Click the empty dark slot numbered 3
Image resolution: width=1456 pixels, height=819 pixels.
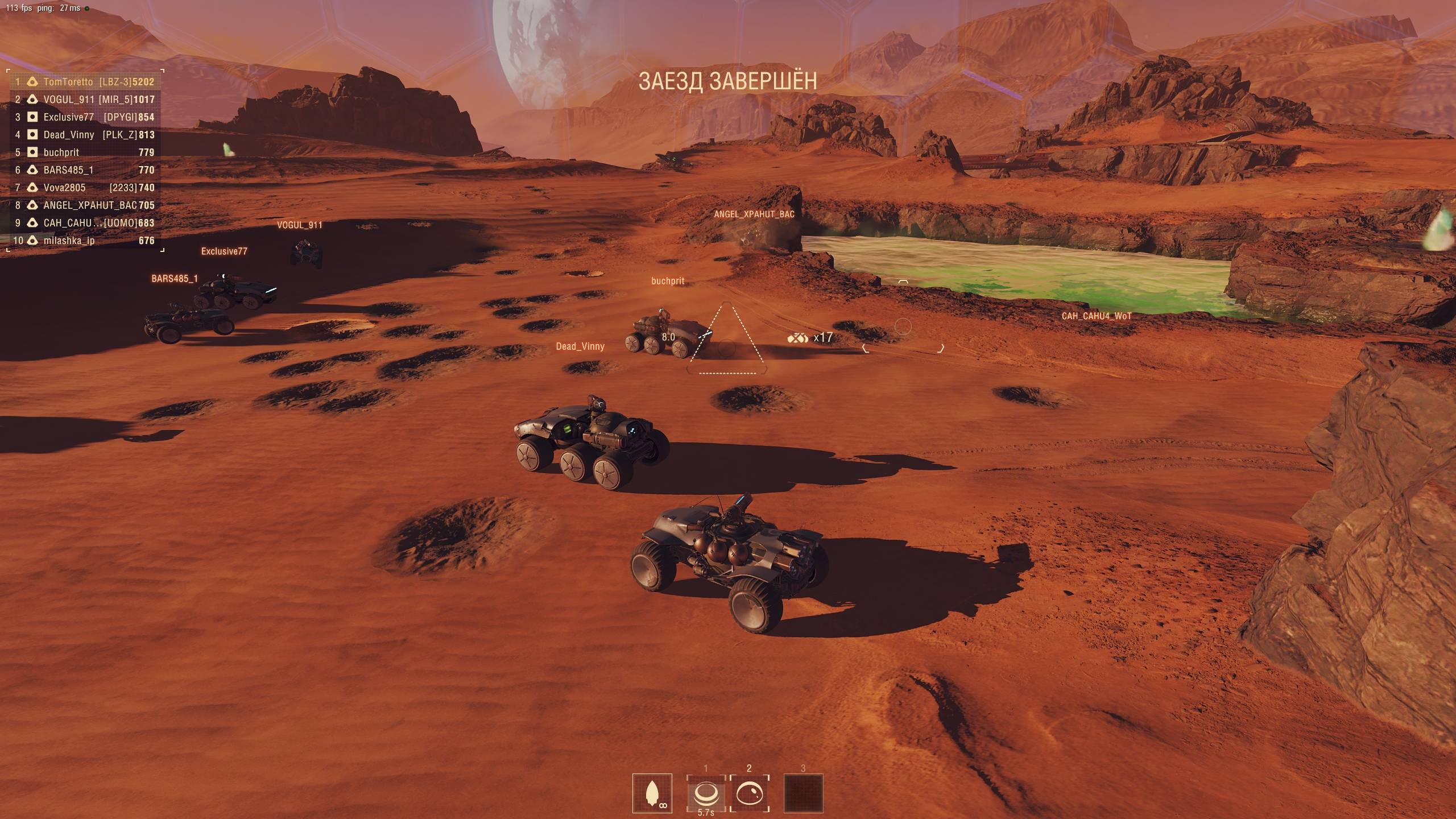point(803,793)
